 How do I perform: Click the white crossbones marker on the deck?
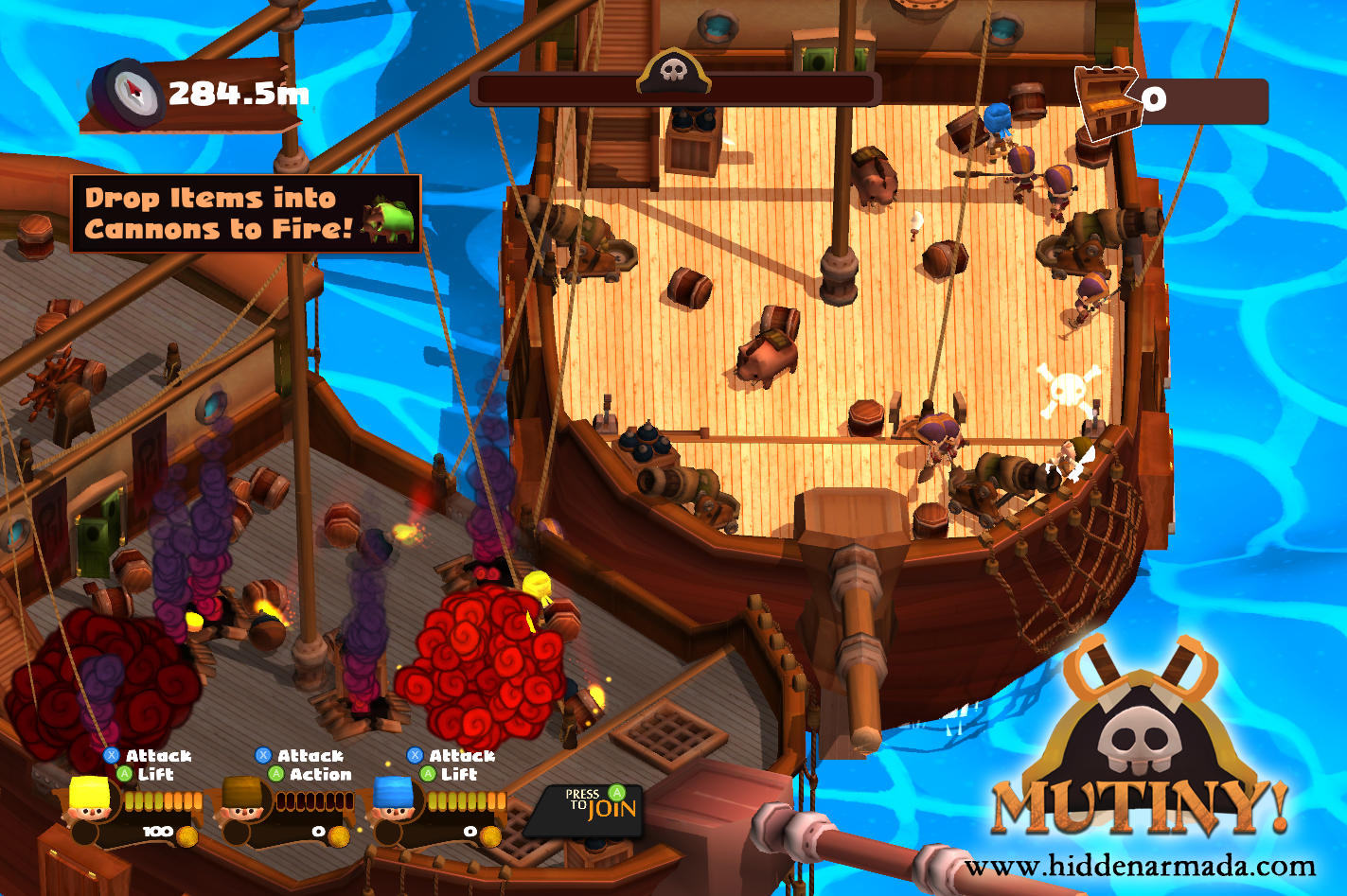coord(1070,388)
